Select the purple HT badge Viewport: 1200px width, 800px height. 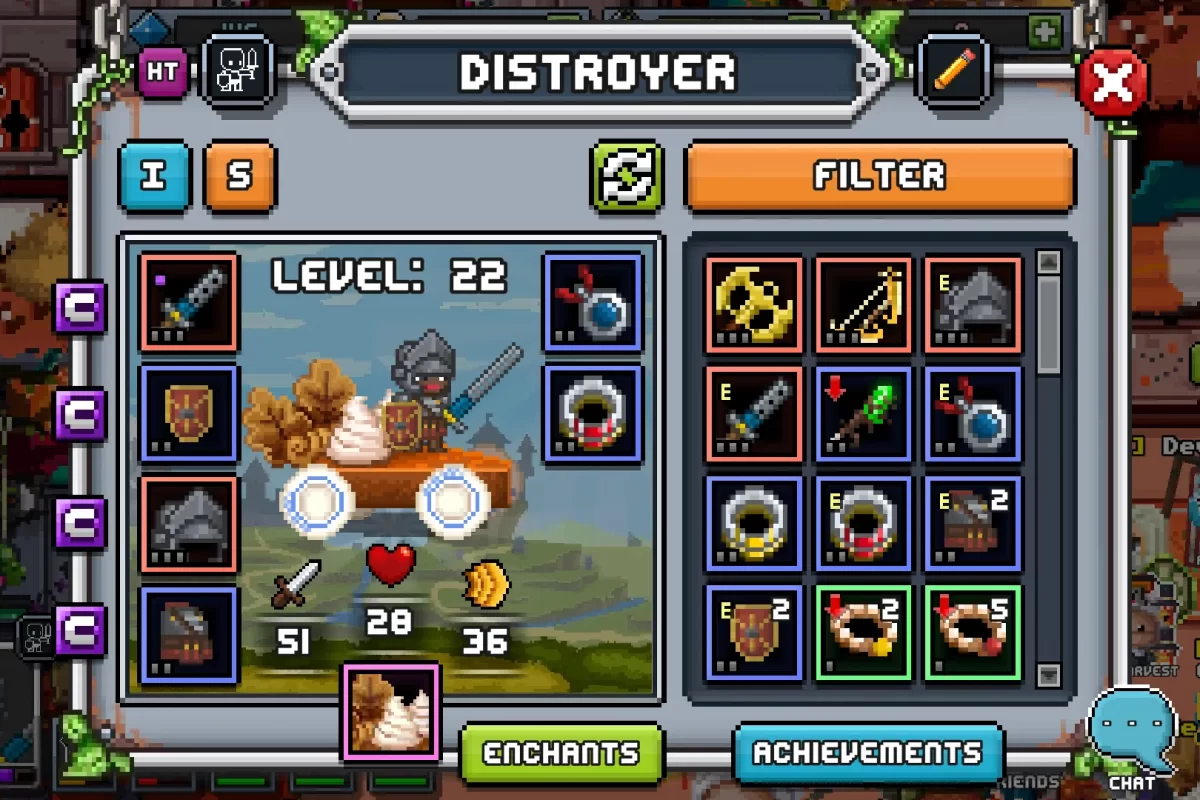tap(162, 72)
